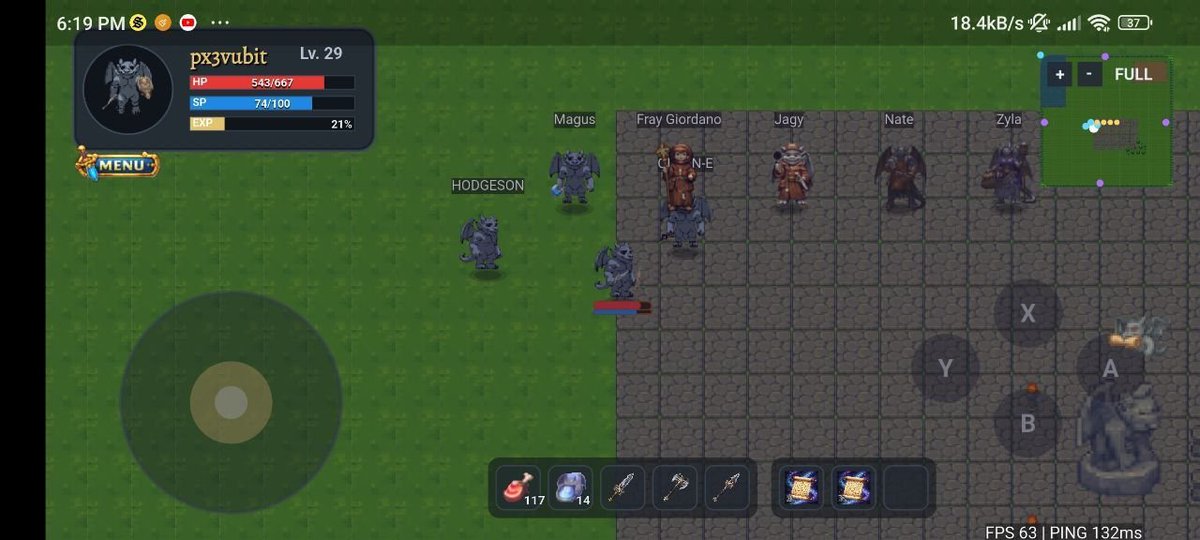The image size is (1200, 540).
Task: Zoom out the minimap with minus
Action: click(1091, 74)
